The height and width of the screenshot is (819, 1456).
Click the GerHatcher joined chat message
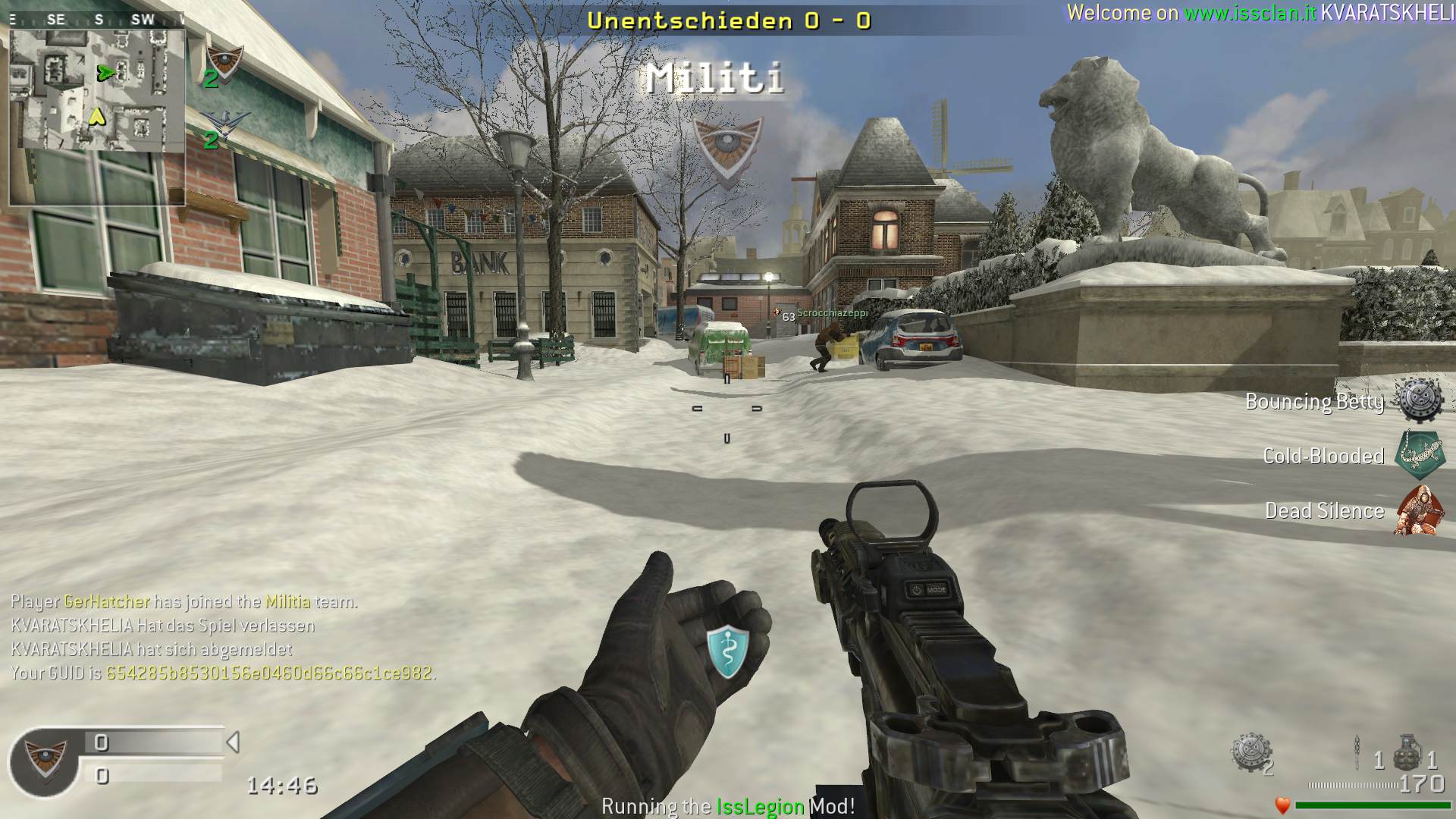tap(184, 602)
